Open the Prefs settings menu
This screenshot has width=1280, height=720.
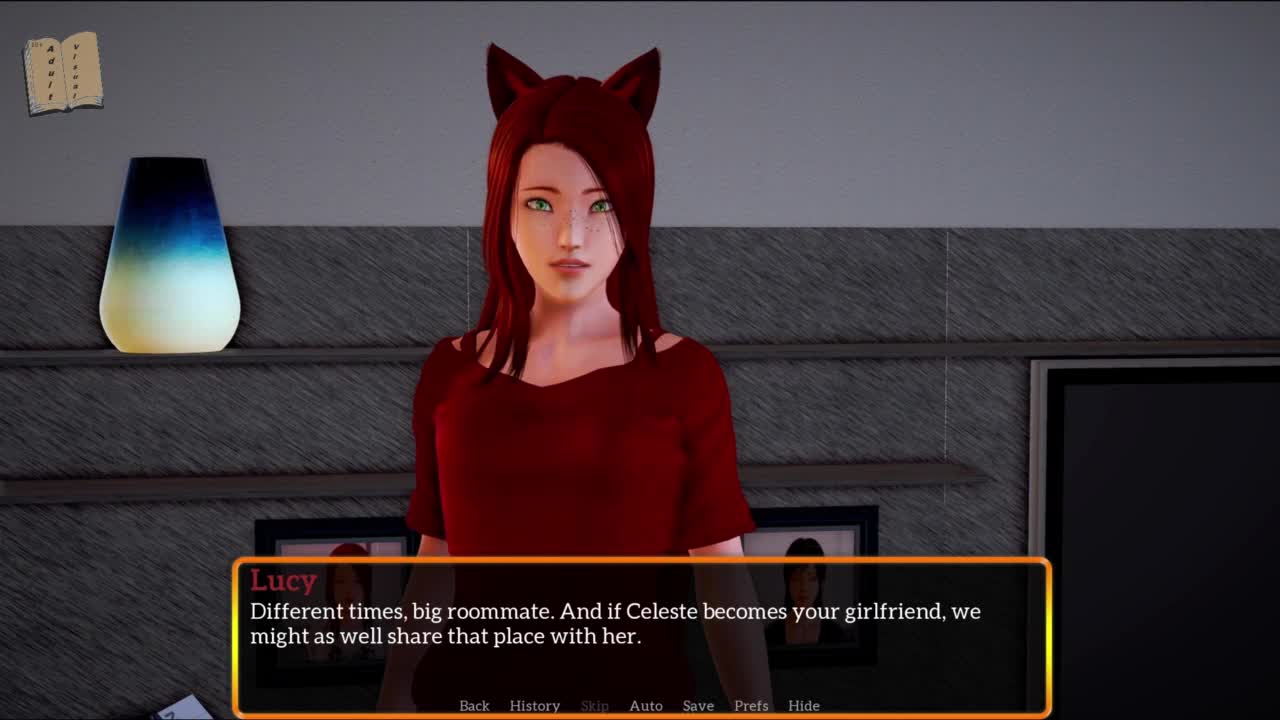pyautogui.click(x=751, y=705)
